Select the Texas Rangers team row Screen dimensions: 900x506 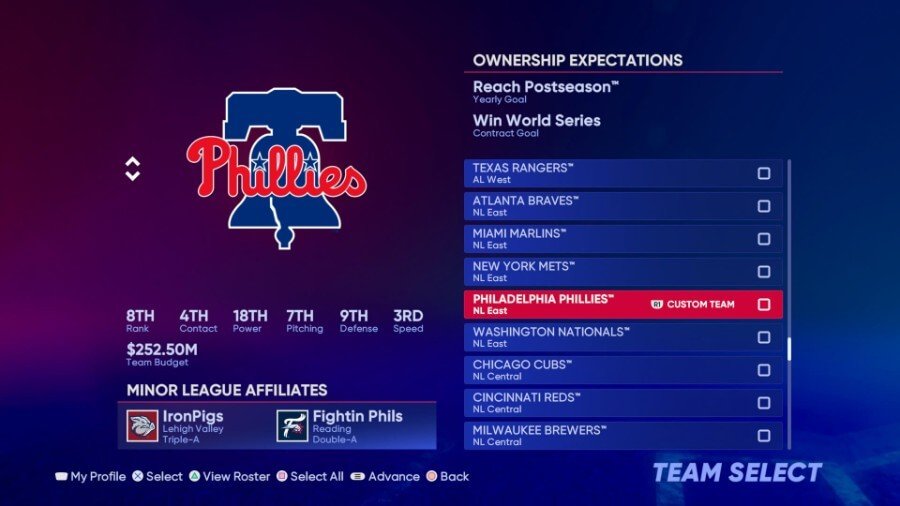click(x=600, y=173)
